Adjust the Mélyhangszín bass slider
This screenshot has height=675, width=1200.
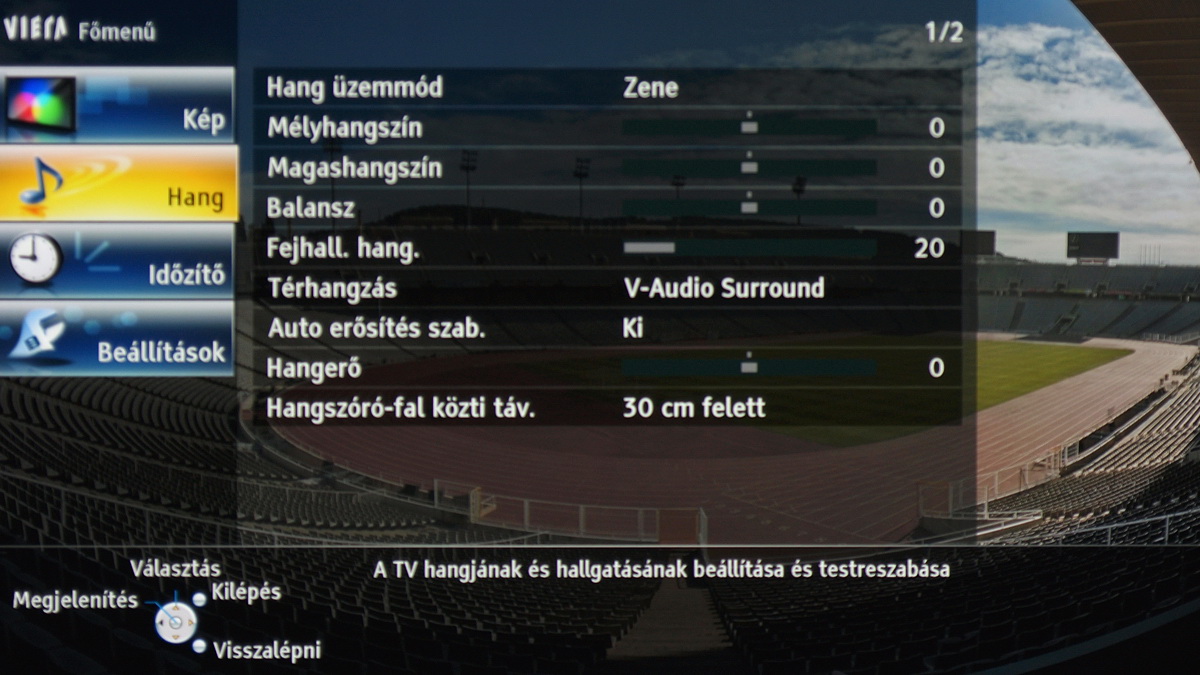coord(749,128)
